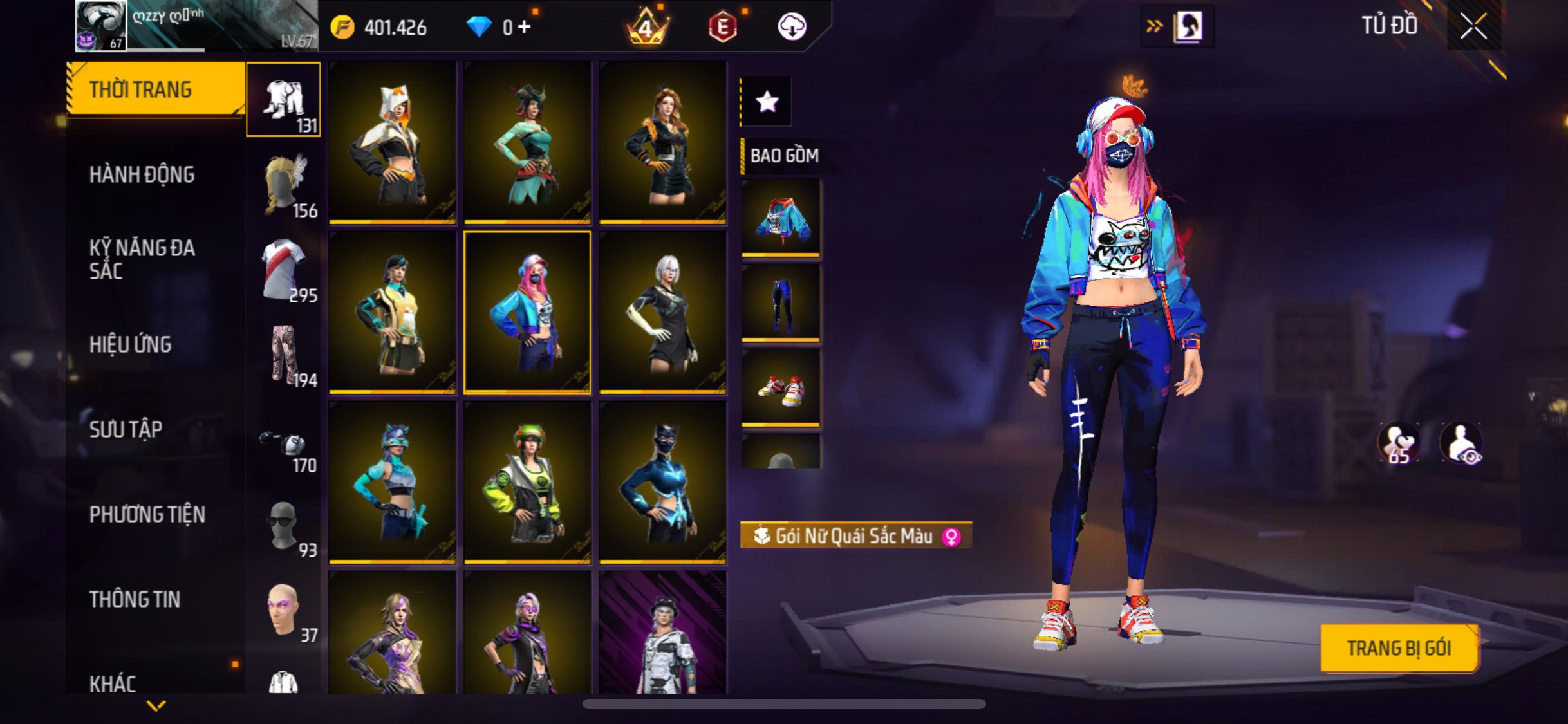Click the TRANG BỊ GÓI equip button
The height and width of the screenshot is (724, 1568).
[x=1399, y=648]
